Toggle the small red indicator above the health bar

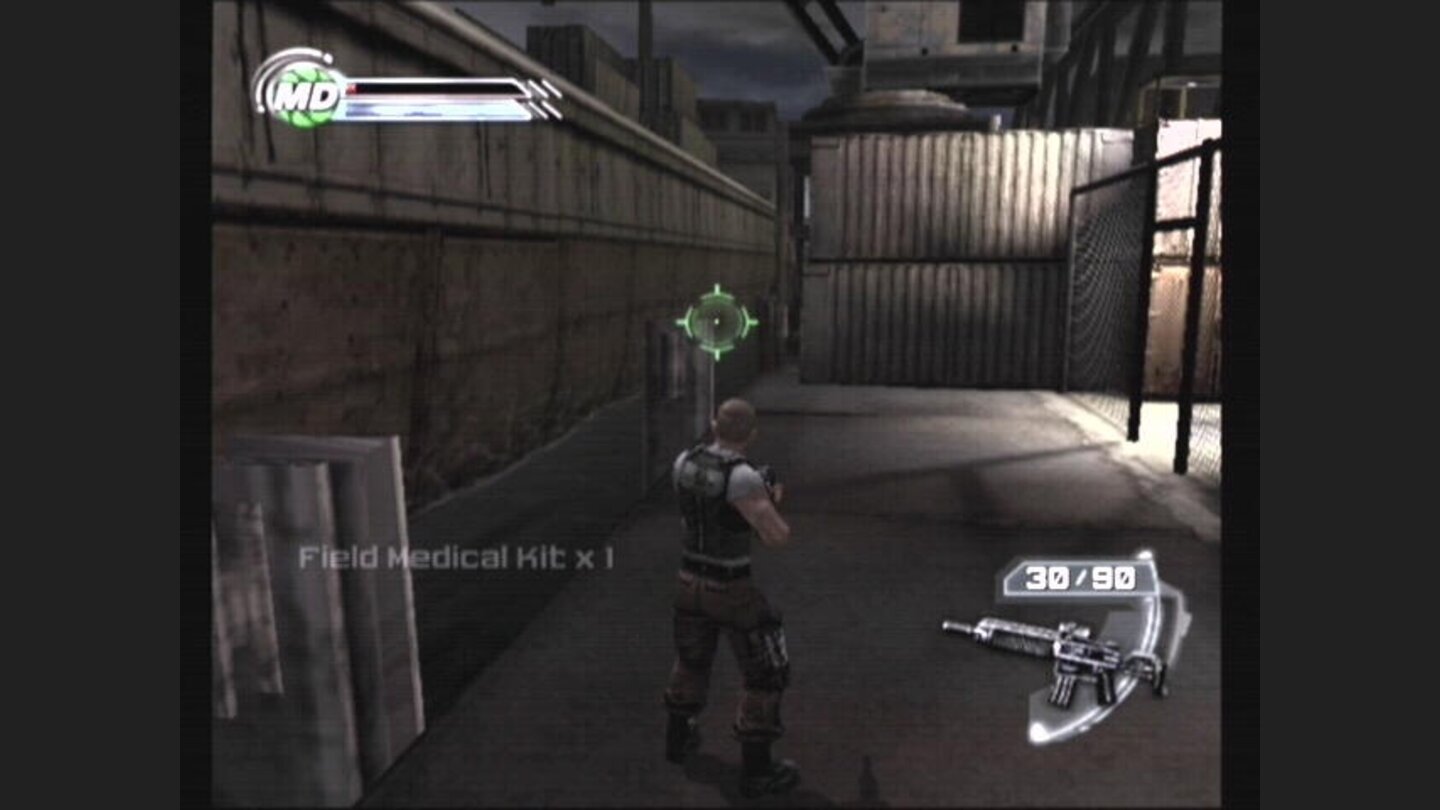pyautogui.click(x=352, y=87)
